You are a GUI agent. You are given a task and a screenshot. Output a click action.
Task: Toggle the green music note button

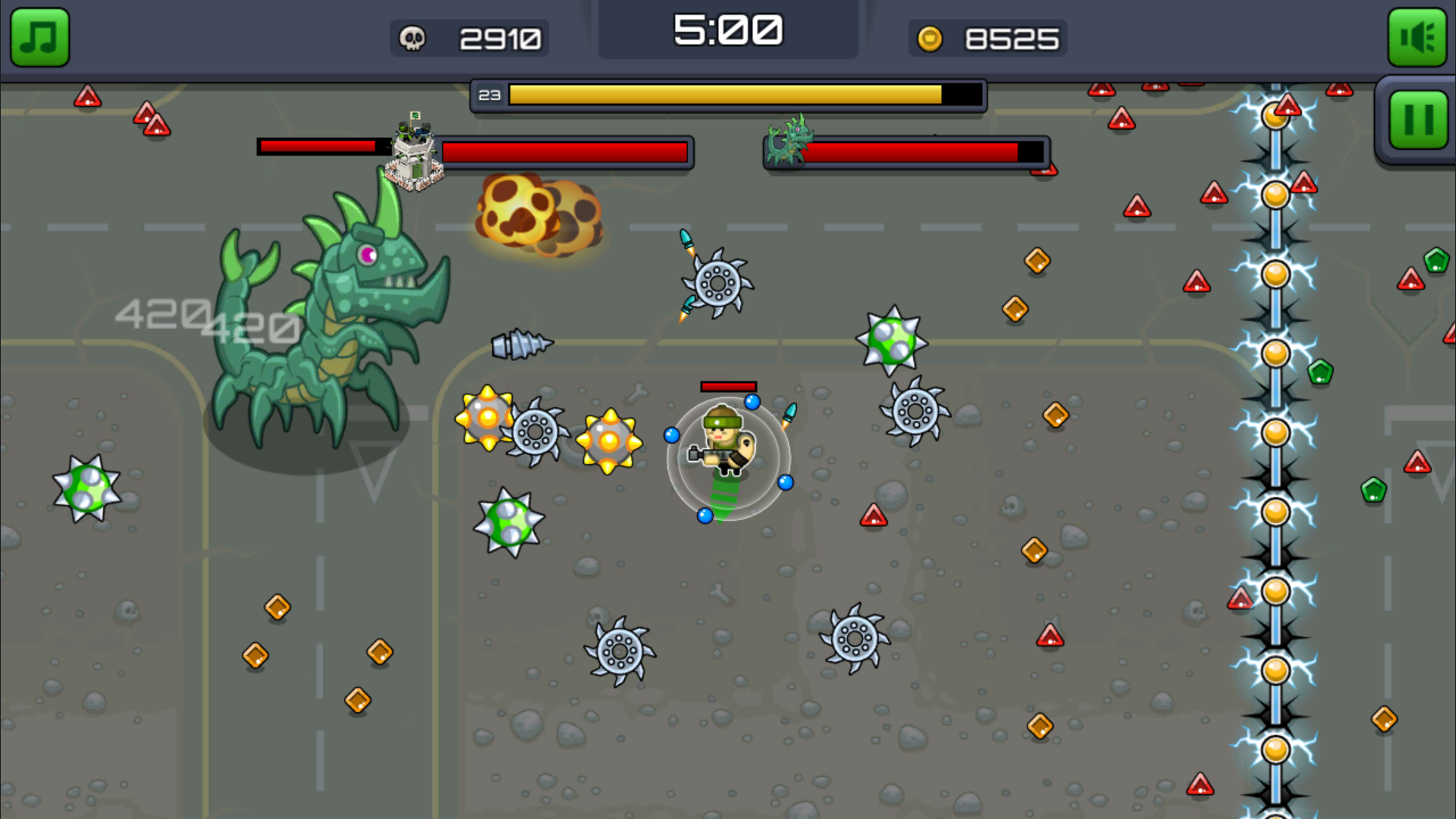click(x=39, y=38)
